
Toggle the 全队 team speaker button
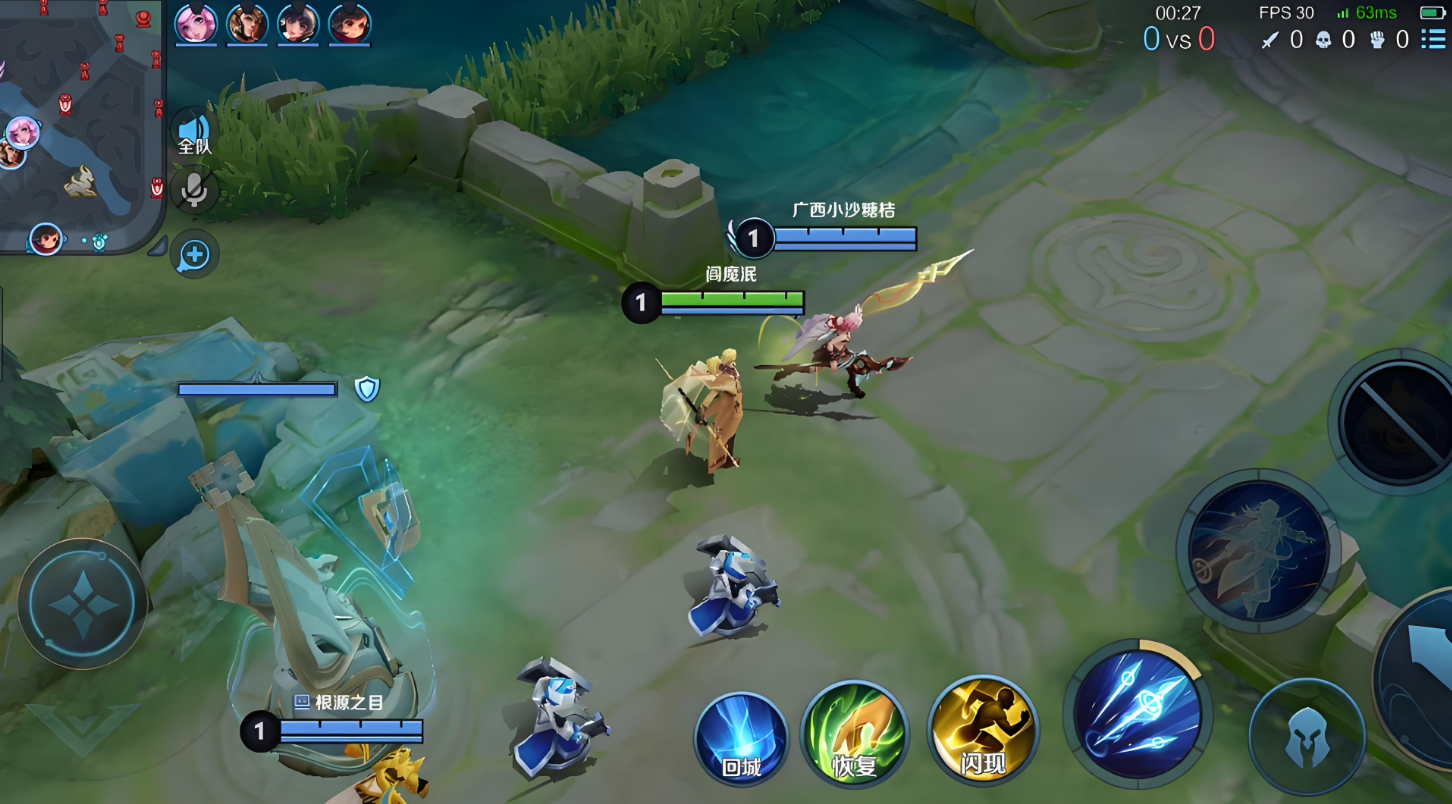pos(193,134)
